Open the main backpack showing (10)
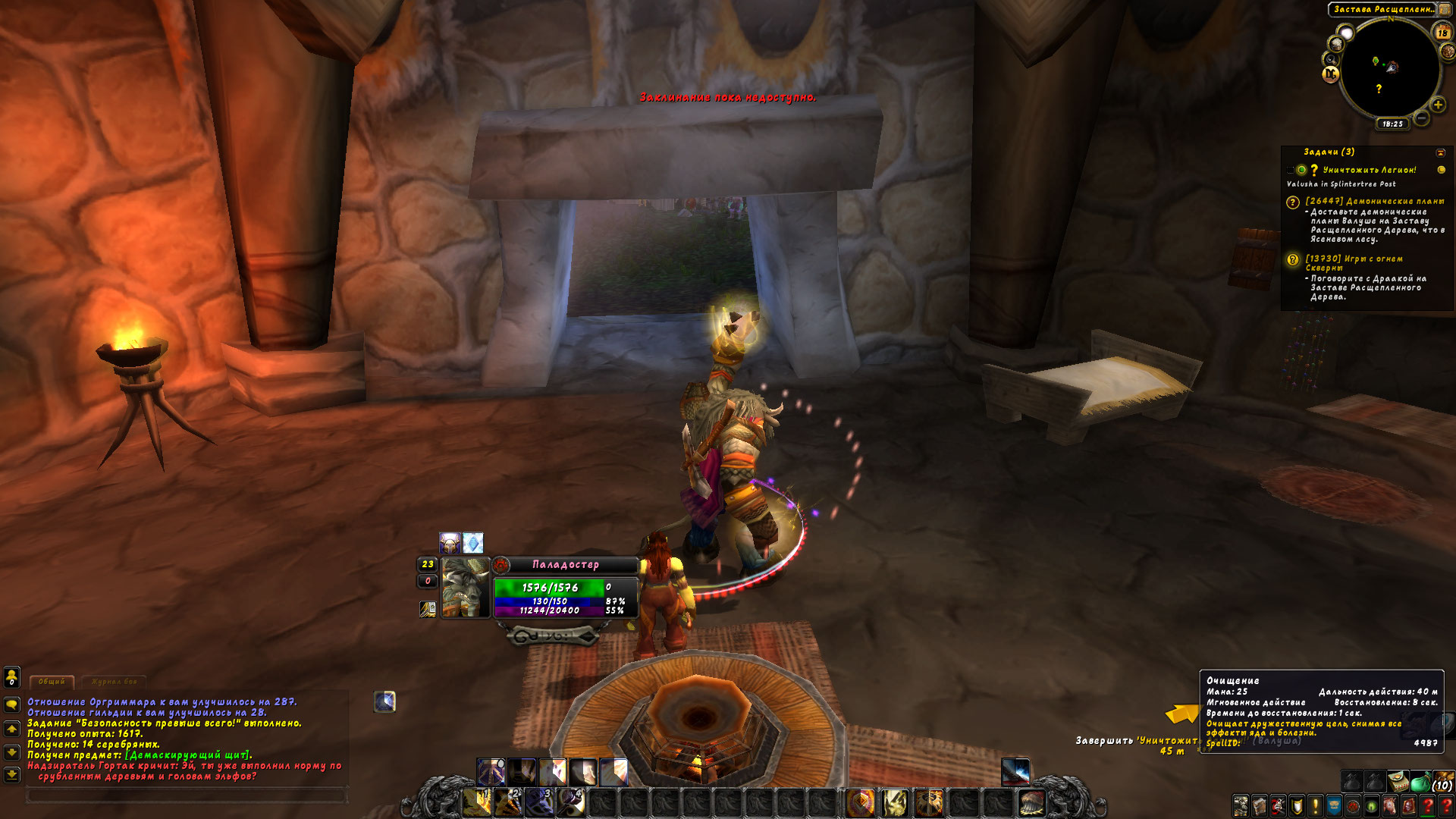The height and width of the screenshot is (819, 1456). pos(1442,782)
